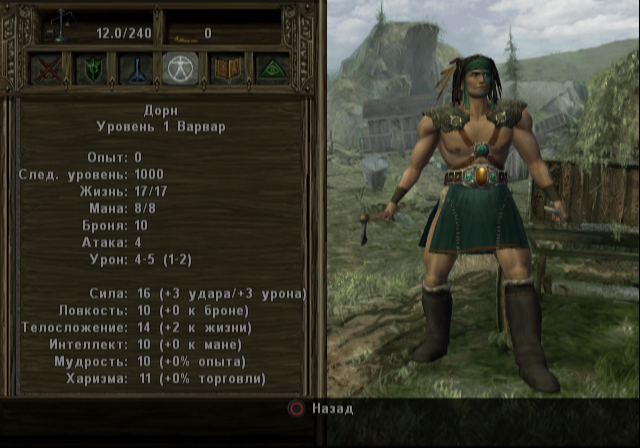The image size is (640, 448).
Task: Show the character stats figure tab
Action: tap(180, 69)
